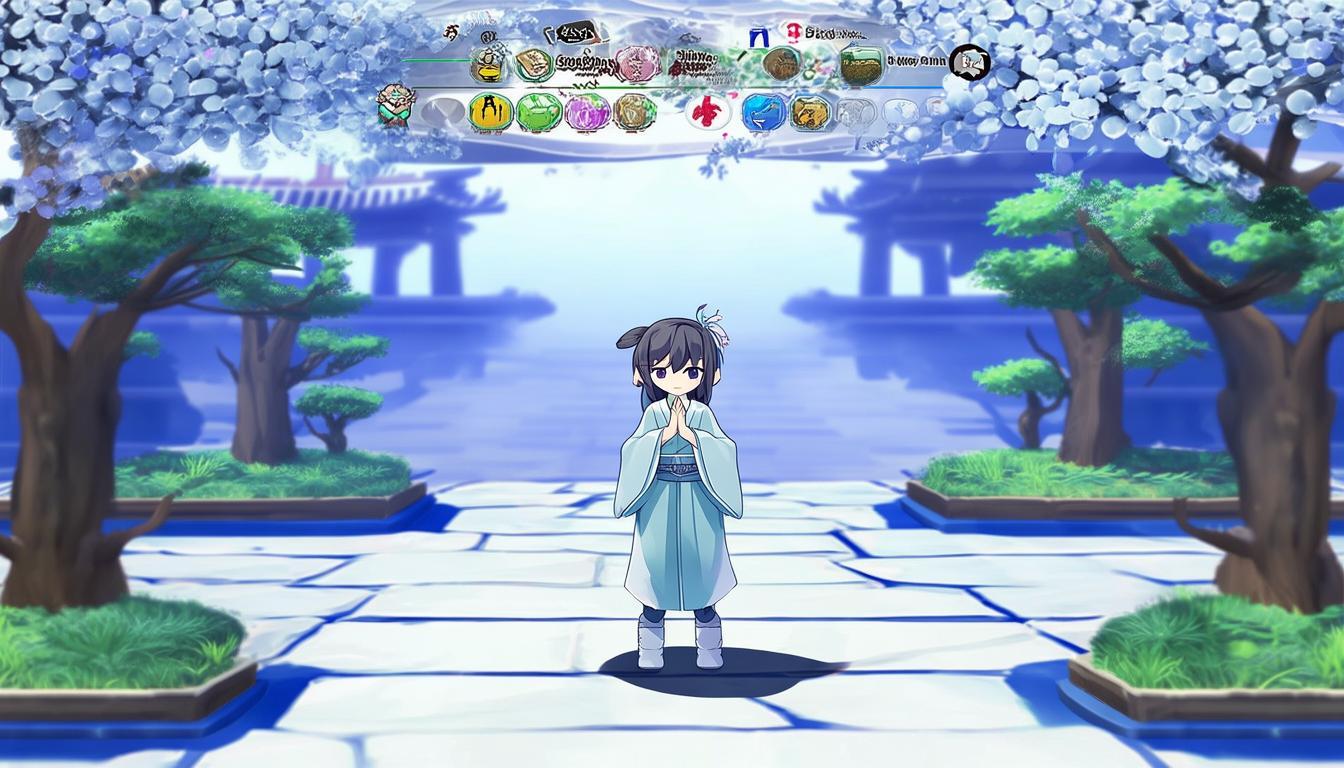Select the pink round seal icon

point(637,64)
